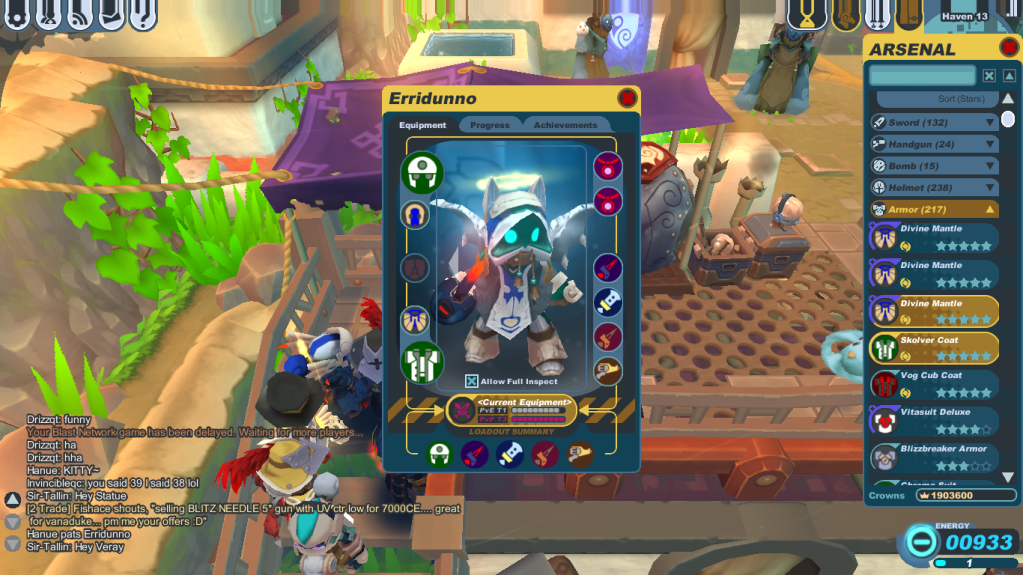Viewport: 1023px width, 575px height.
Task: Clear the Arsenal search box
Action: coord(988,76)
